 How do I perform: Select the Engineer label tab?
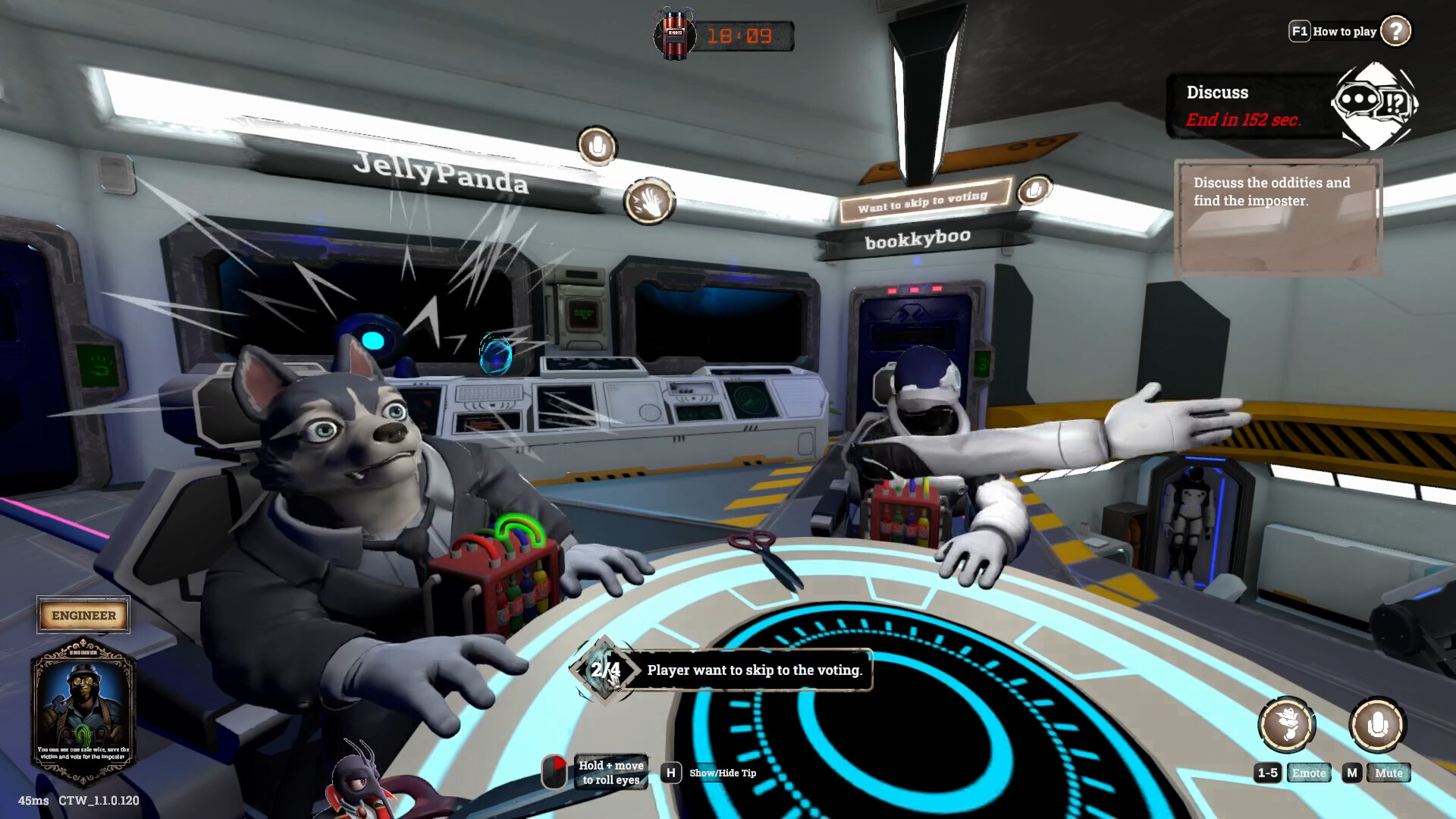coord(83,615)
